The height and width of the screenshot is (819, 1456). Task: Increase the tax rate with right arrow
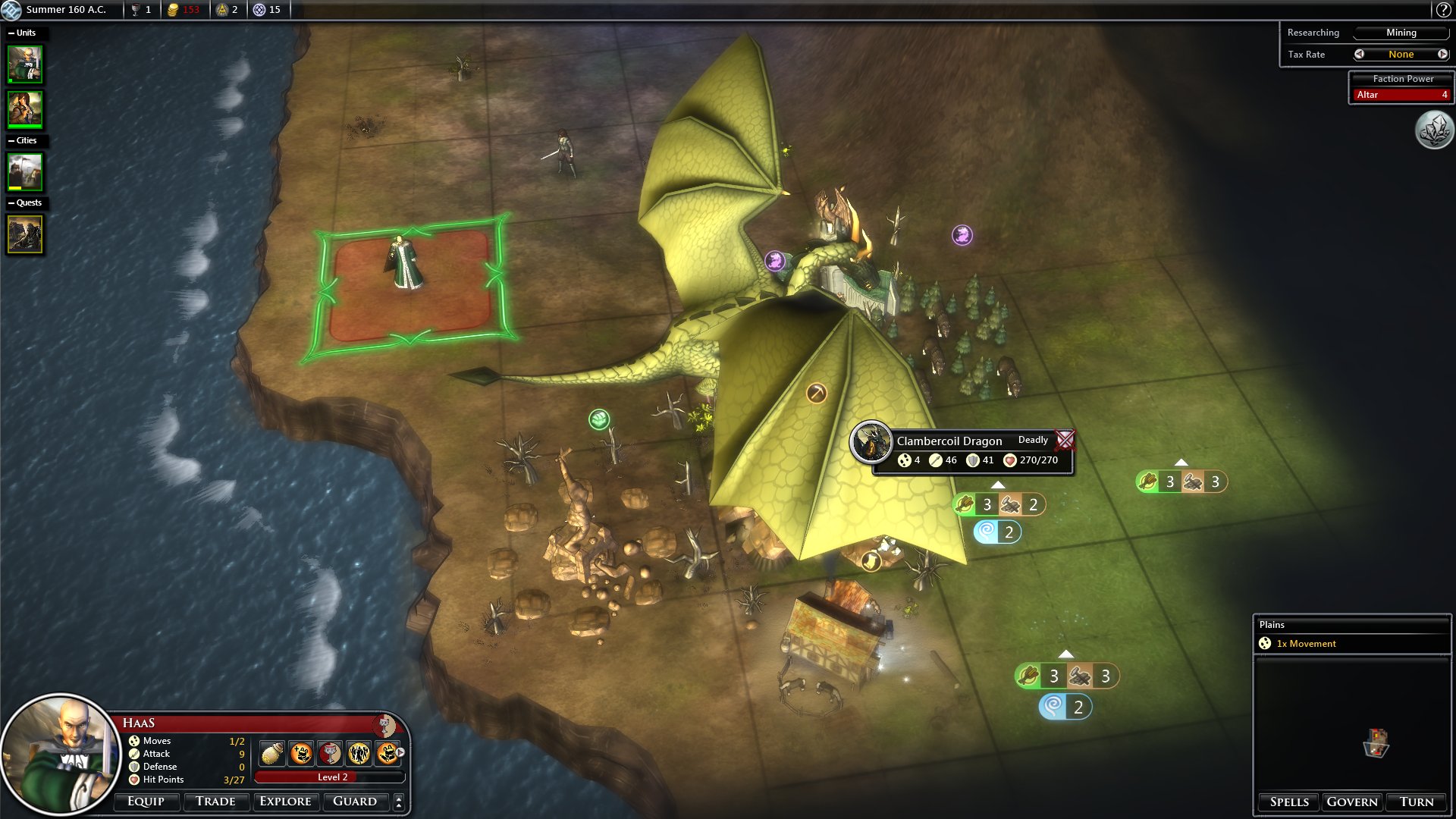point(1442,54)
